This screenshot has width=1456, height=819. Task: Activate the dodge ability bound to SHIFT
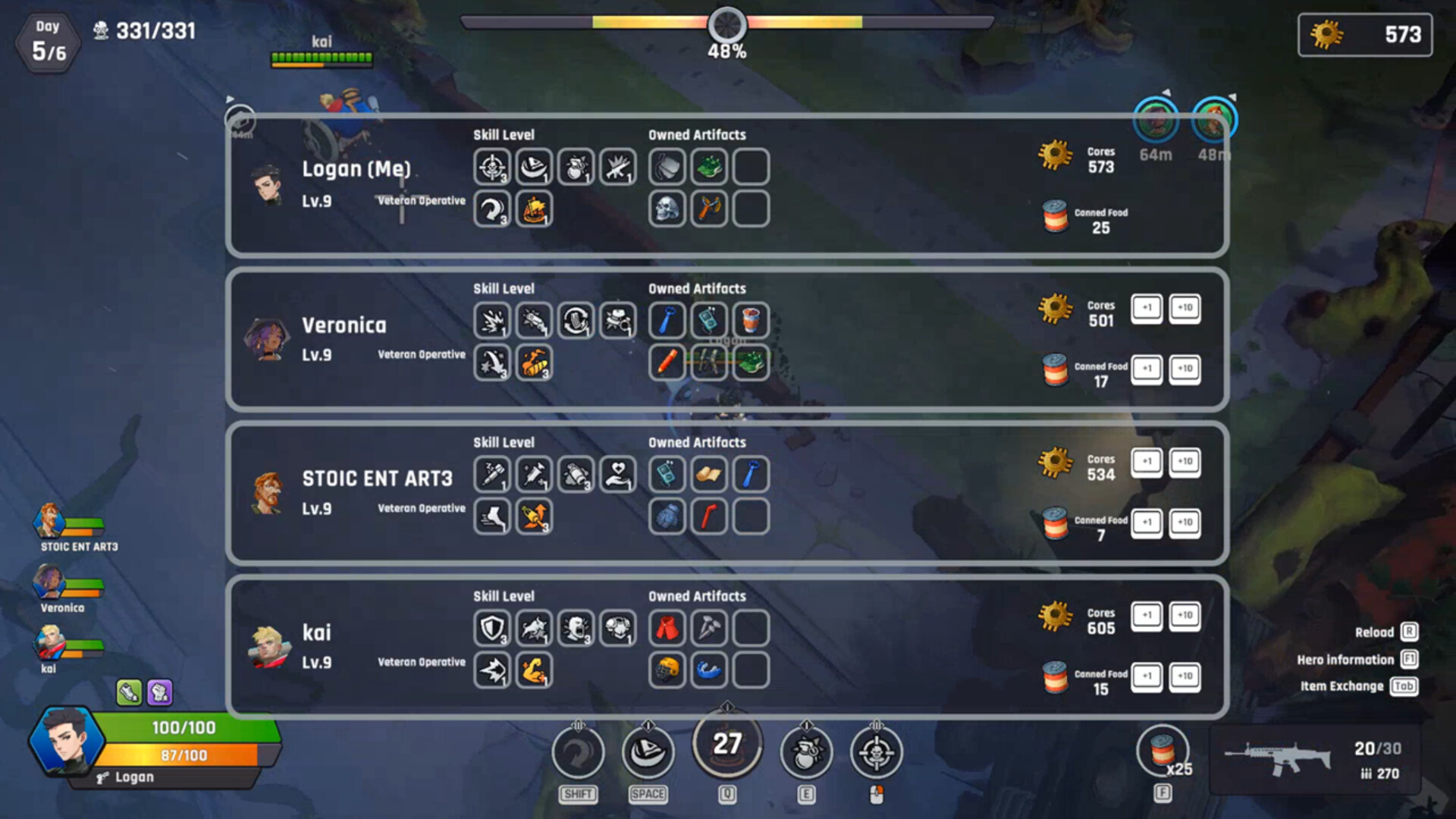pos(579,752)
